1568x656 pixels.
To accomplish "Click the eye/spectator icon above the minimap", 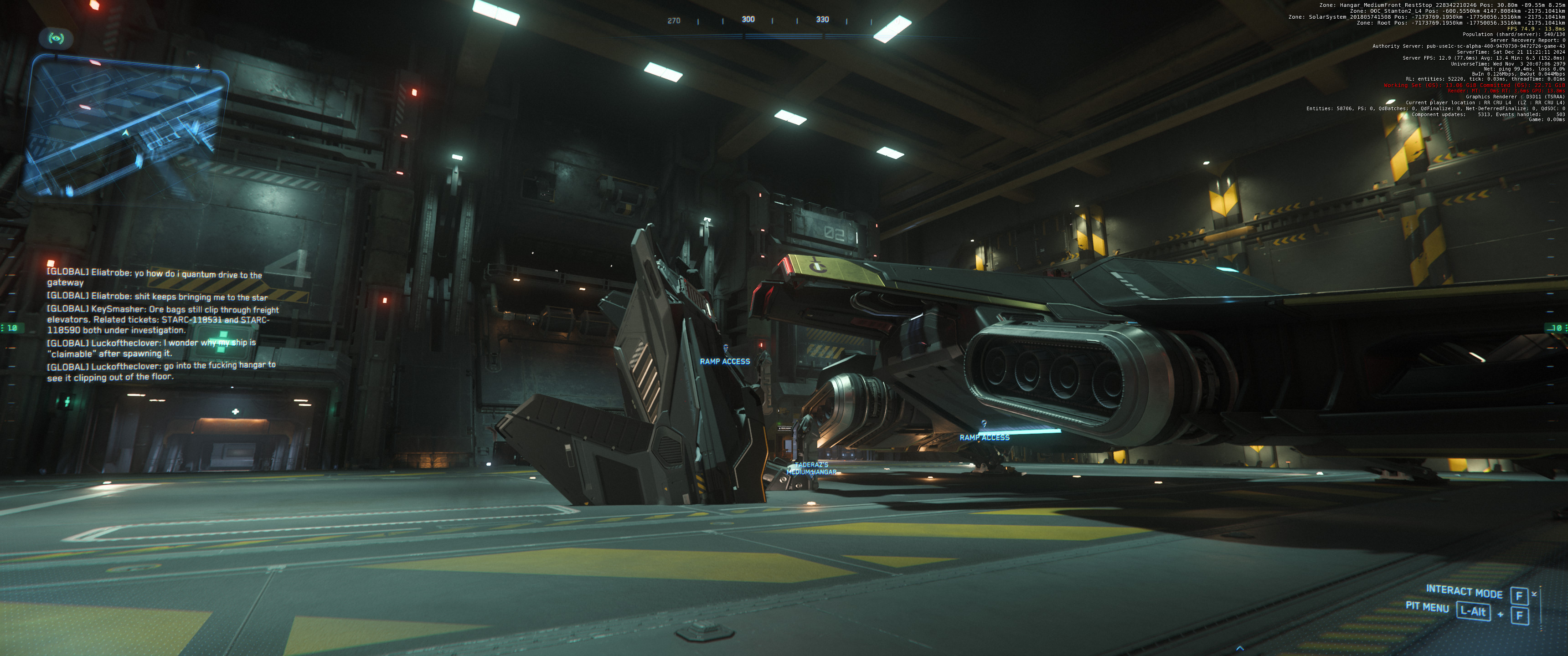I will coord(57,38).
